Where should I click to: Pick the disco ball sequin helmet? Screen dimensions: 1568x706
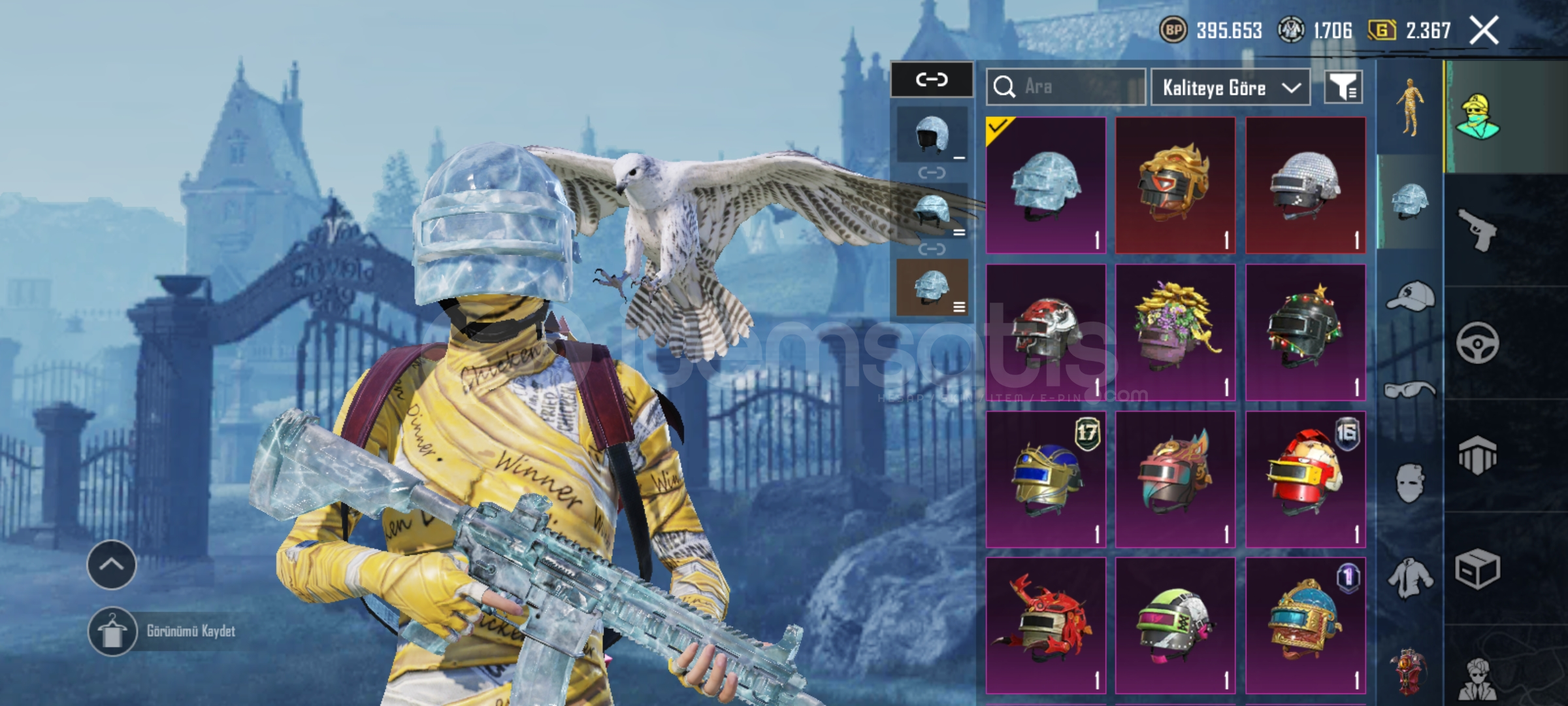1305,186
